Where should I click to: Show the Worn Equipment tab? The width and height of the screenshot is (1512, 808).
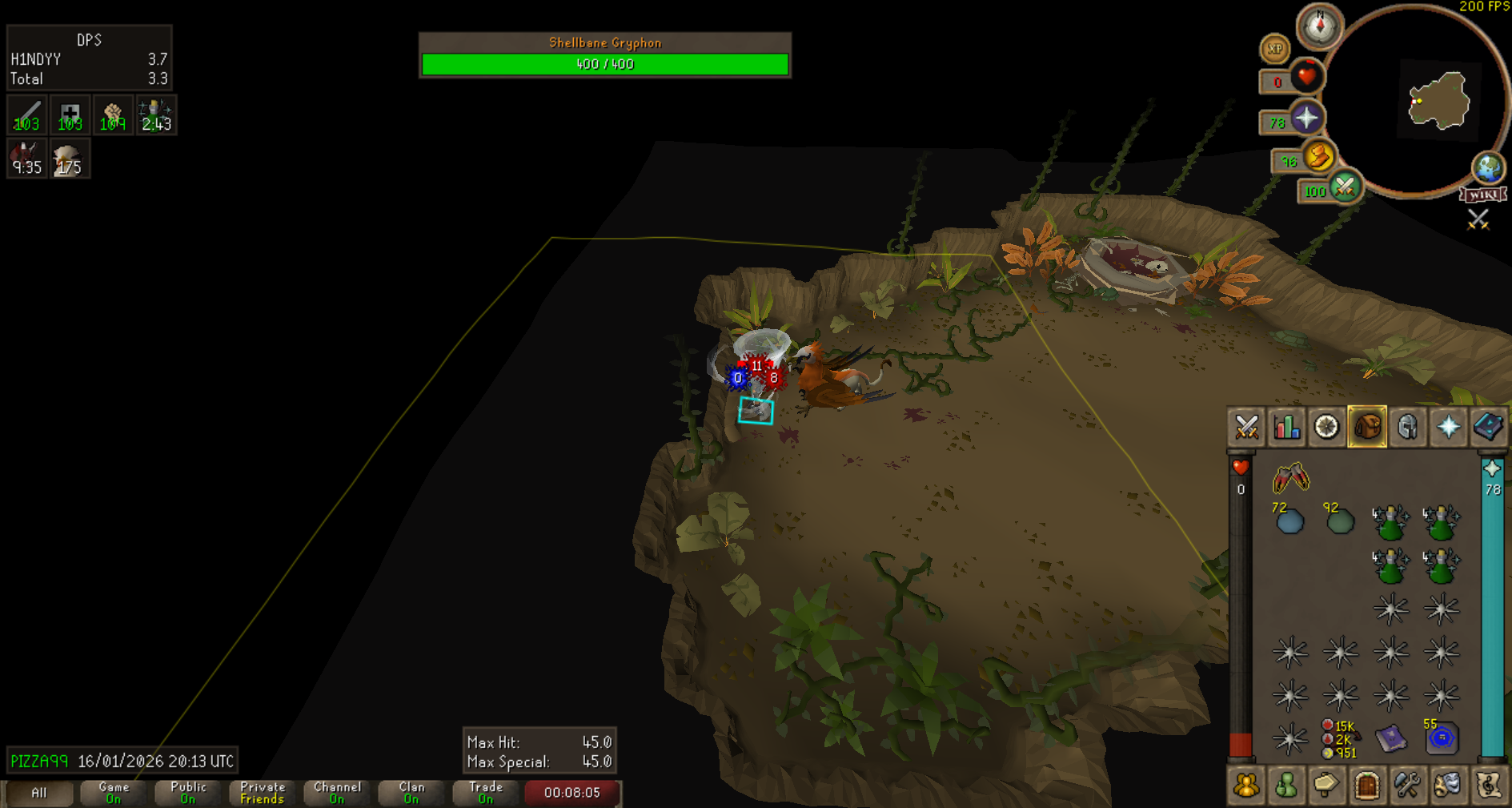click(1407, 427)
